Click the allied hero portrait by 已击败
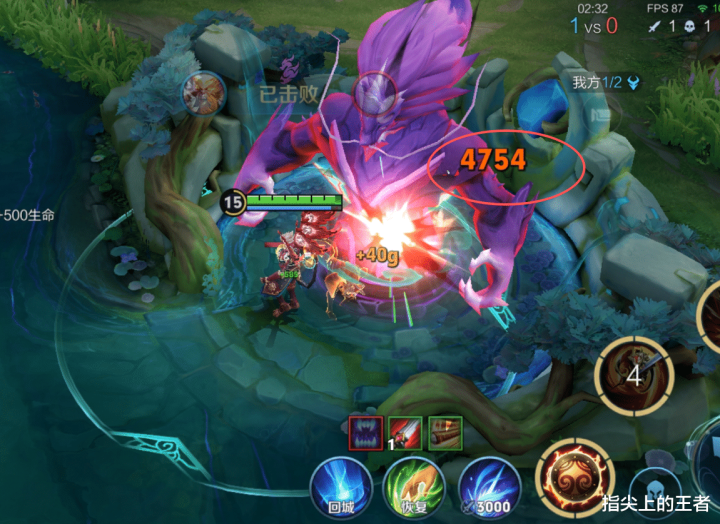Viewport: 720px width, 524px height. pyautogui.click(x=201, y=93)
